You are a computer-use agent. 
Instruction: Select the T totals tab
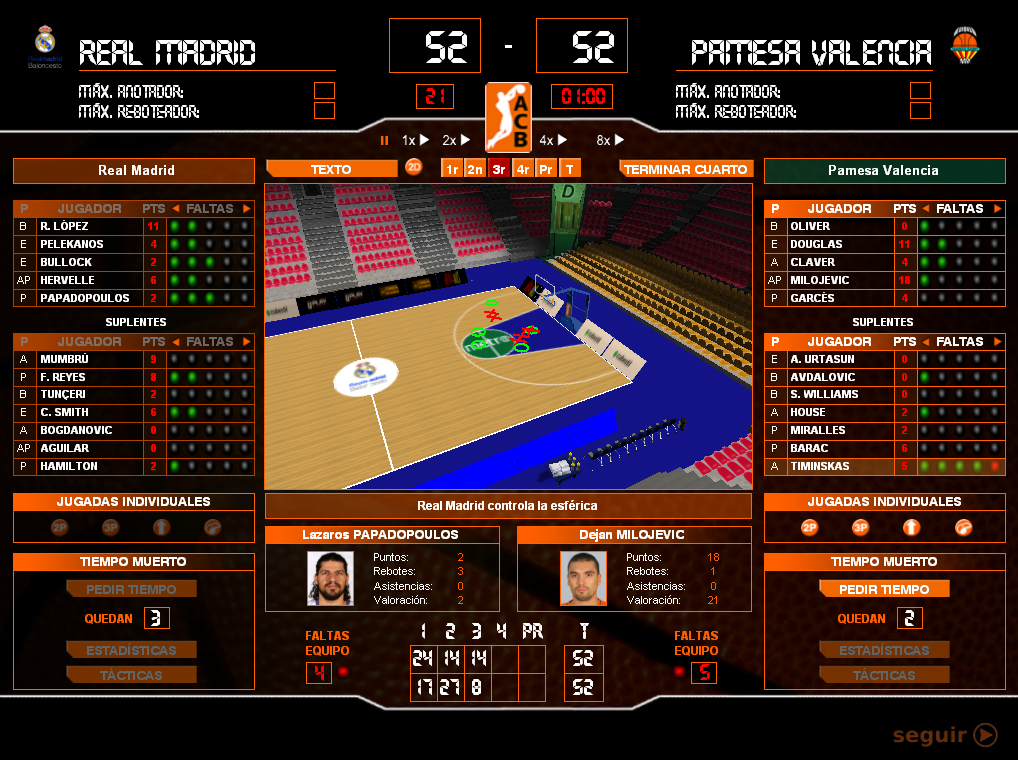click(570, 169)
